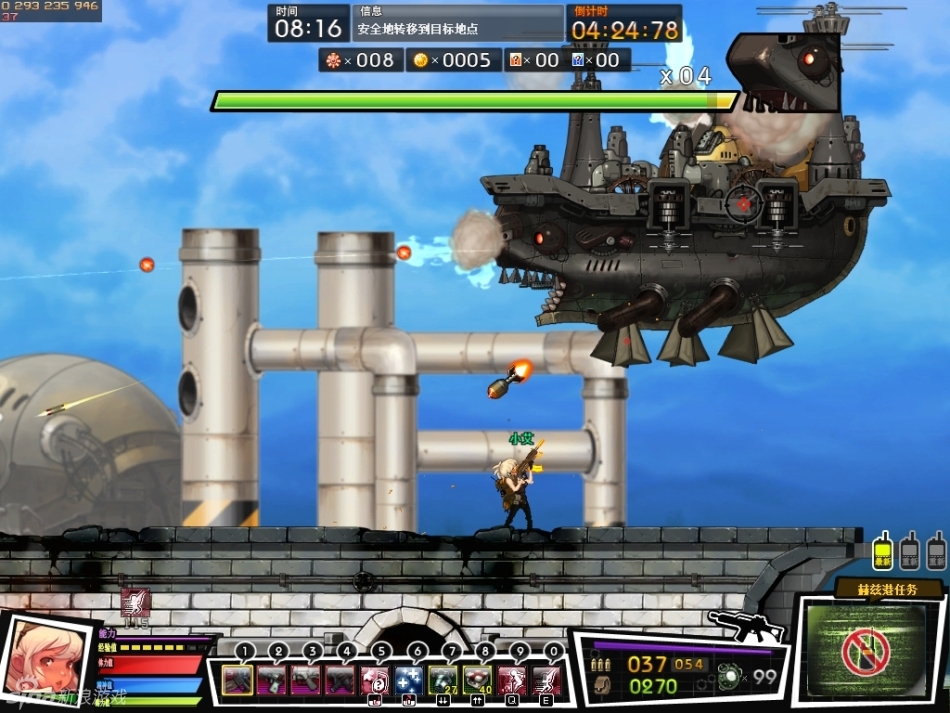Screen dimensions: 950x713
Task: Use the medkit item in slot 8
Action: coord(478,681)
